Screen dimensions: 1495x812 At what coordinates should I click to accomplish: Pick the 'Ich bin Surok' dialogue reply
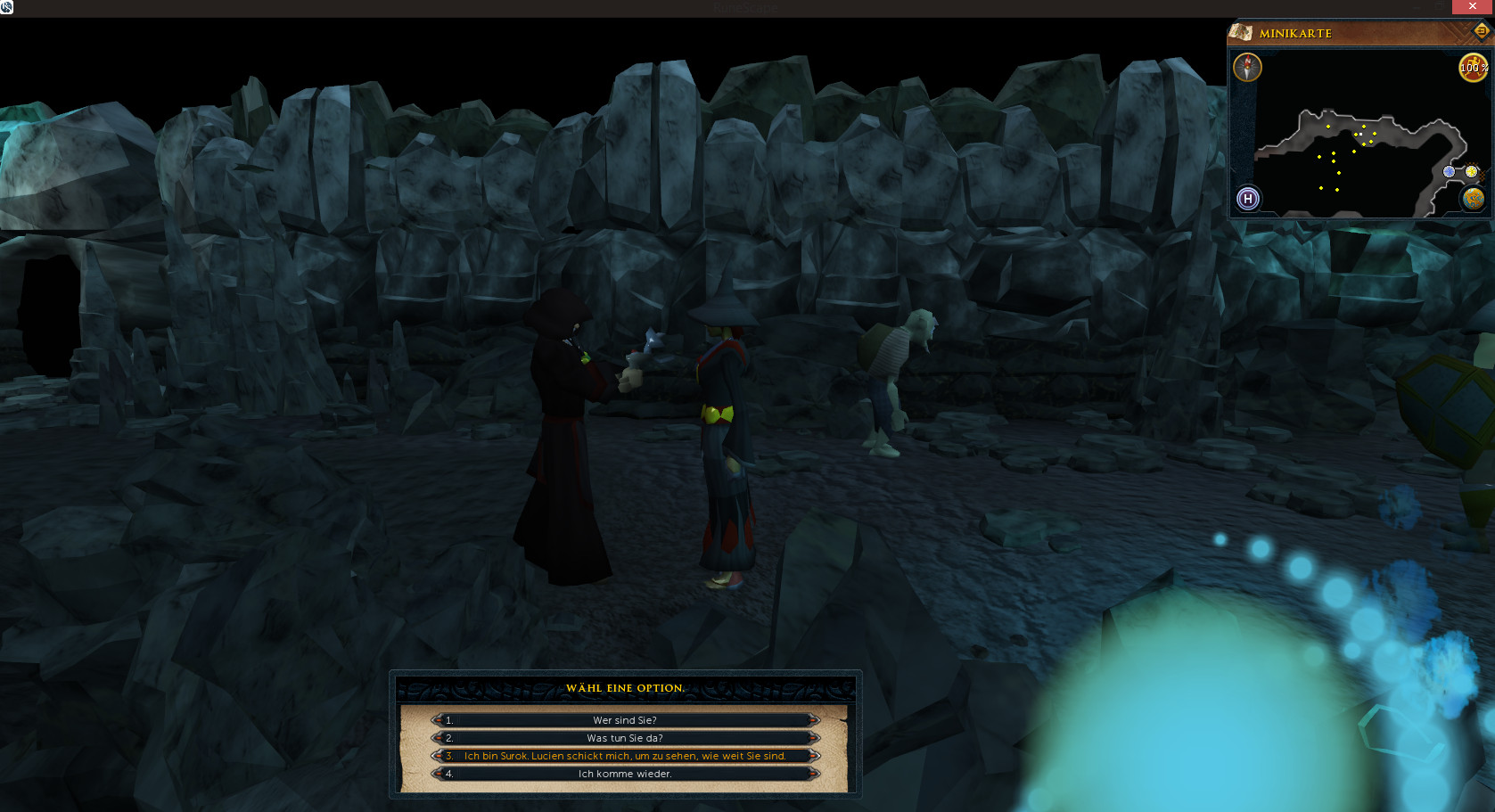[624, 756]
